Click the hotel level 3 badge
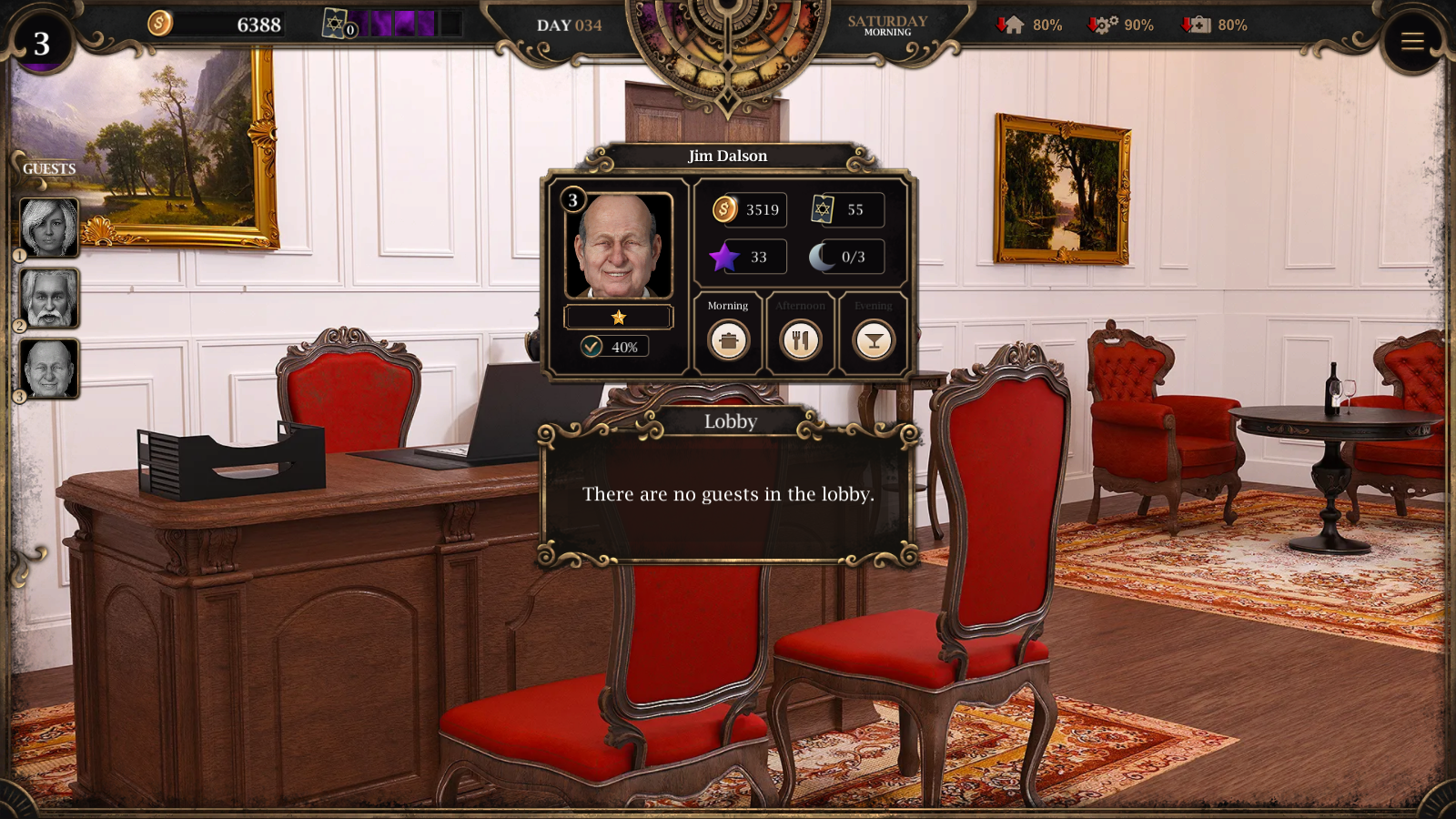Image resolution: width=1456 pixels, height=819 pixels. point(41,43)
